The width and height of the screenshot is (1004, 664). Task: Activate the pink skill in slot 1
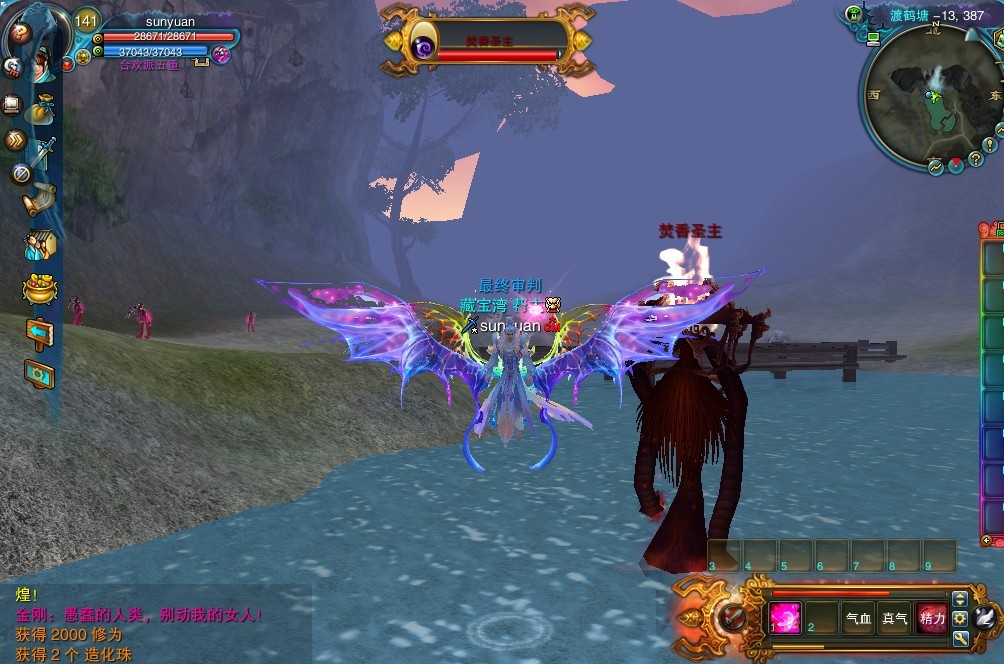tap(785, 619)
